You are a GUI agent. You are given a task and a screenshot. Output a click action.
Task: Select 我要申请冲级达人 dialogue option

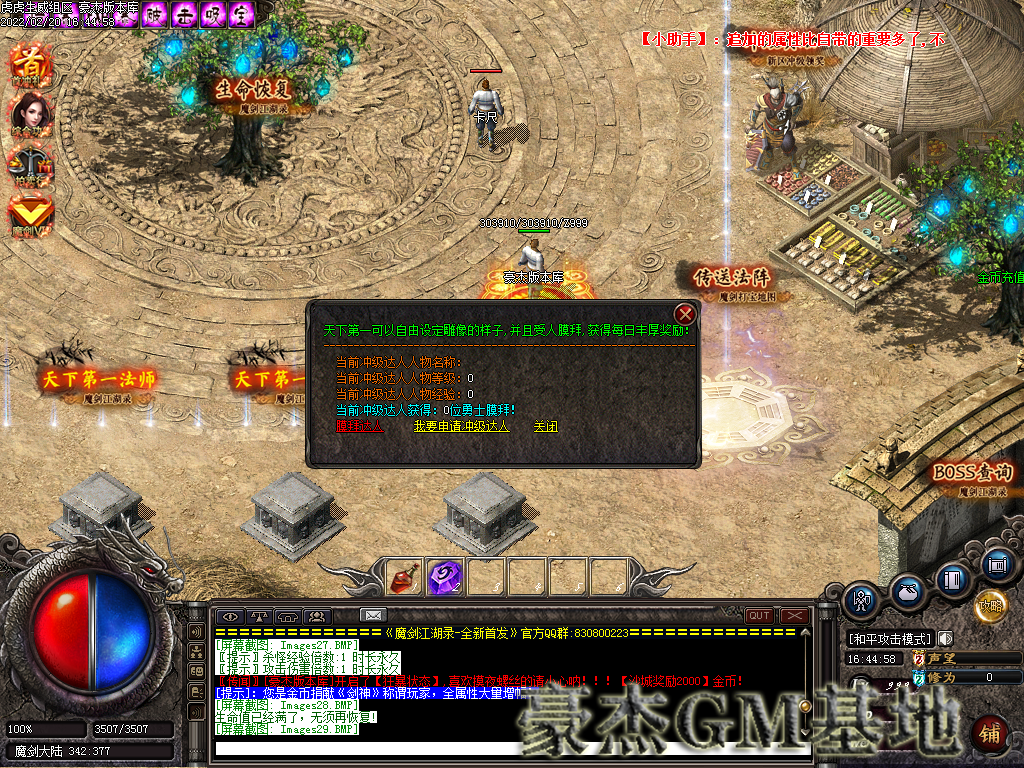click(461, 426)
